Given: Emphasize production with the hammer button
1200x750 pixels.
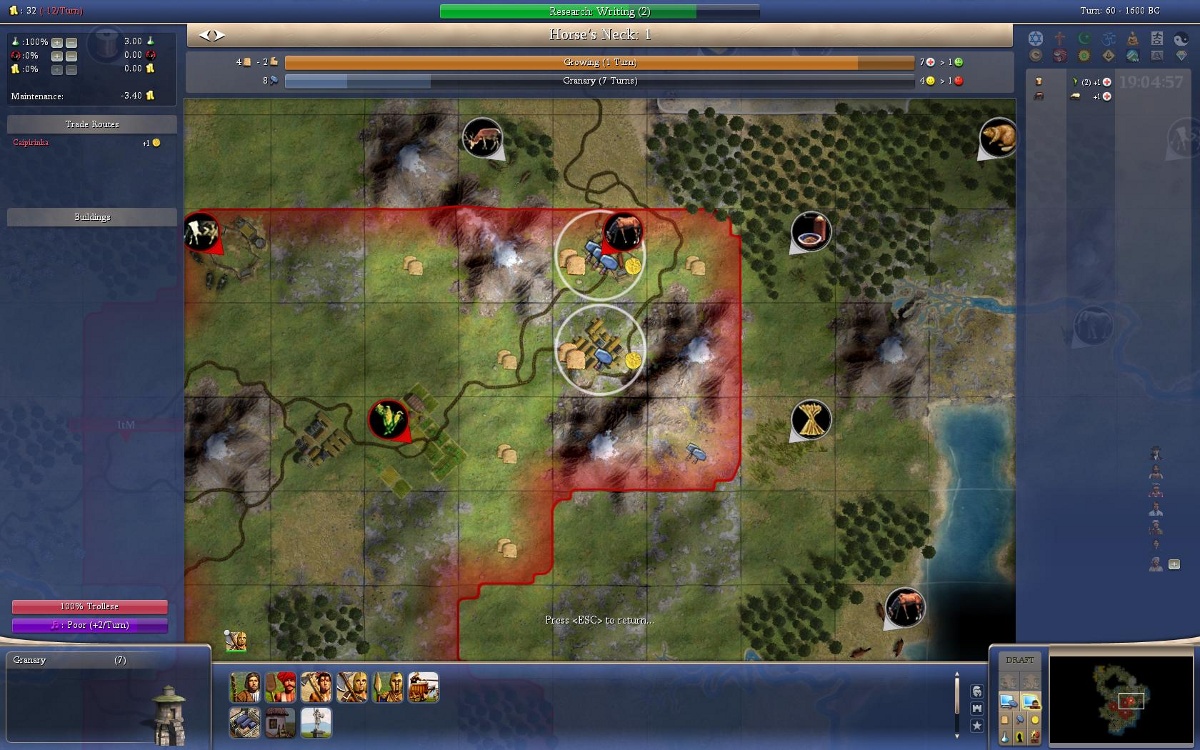Looking at the screenshot, I should pos(1018,719).
